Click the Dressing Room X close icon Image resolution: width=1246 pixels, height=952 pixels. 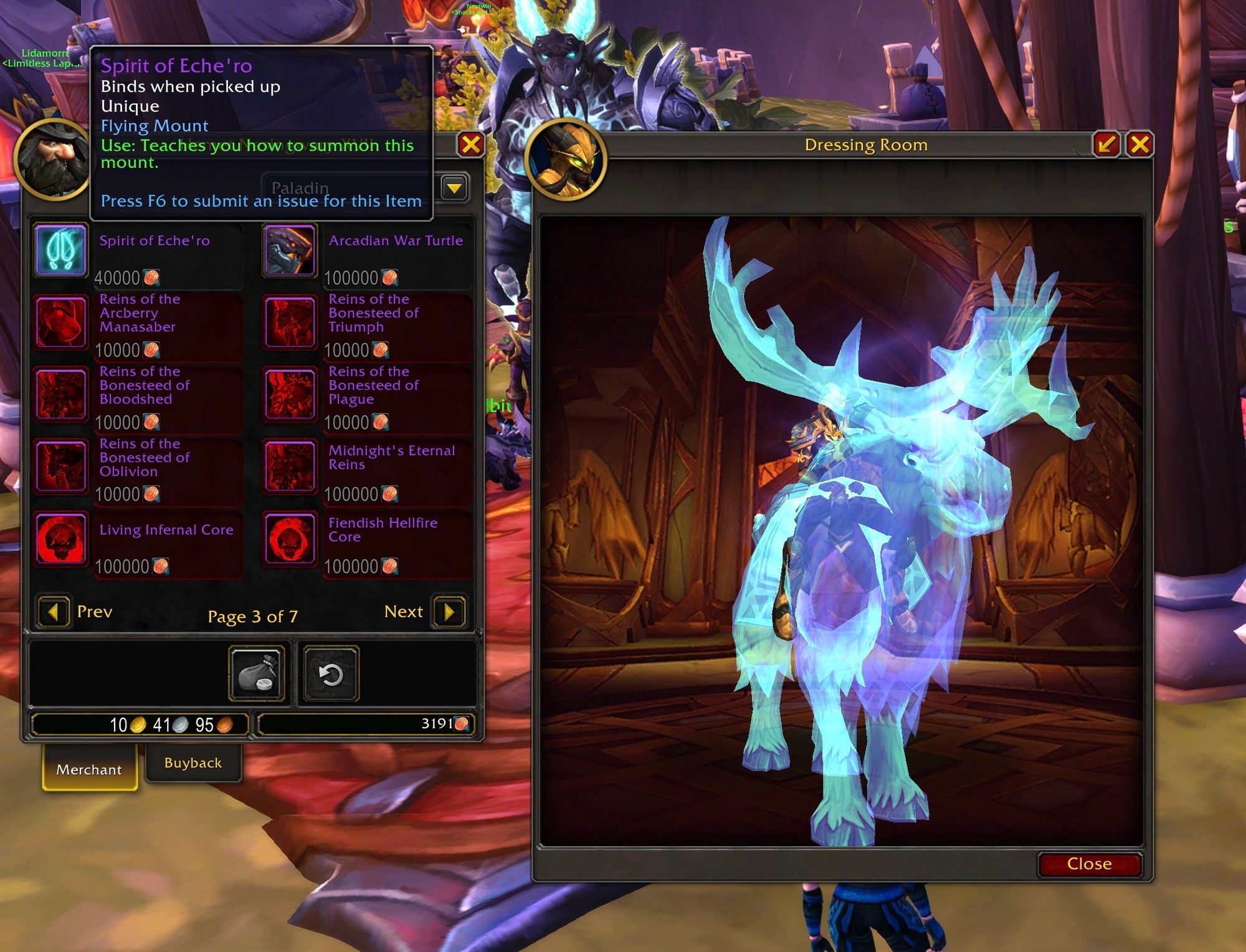click(1139, 145)
